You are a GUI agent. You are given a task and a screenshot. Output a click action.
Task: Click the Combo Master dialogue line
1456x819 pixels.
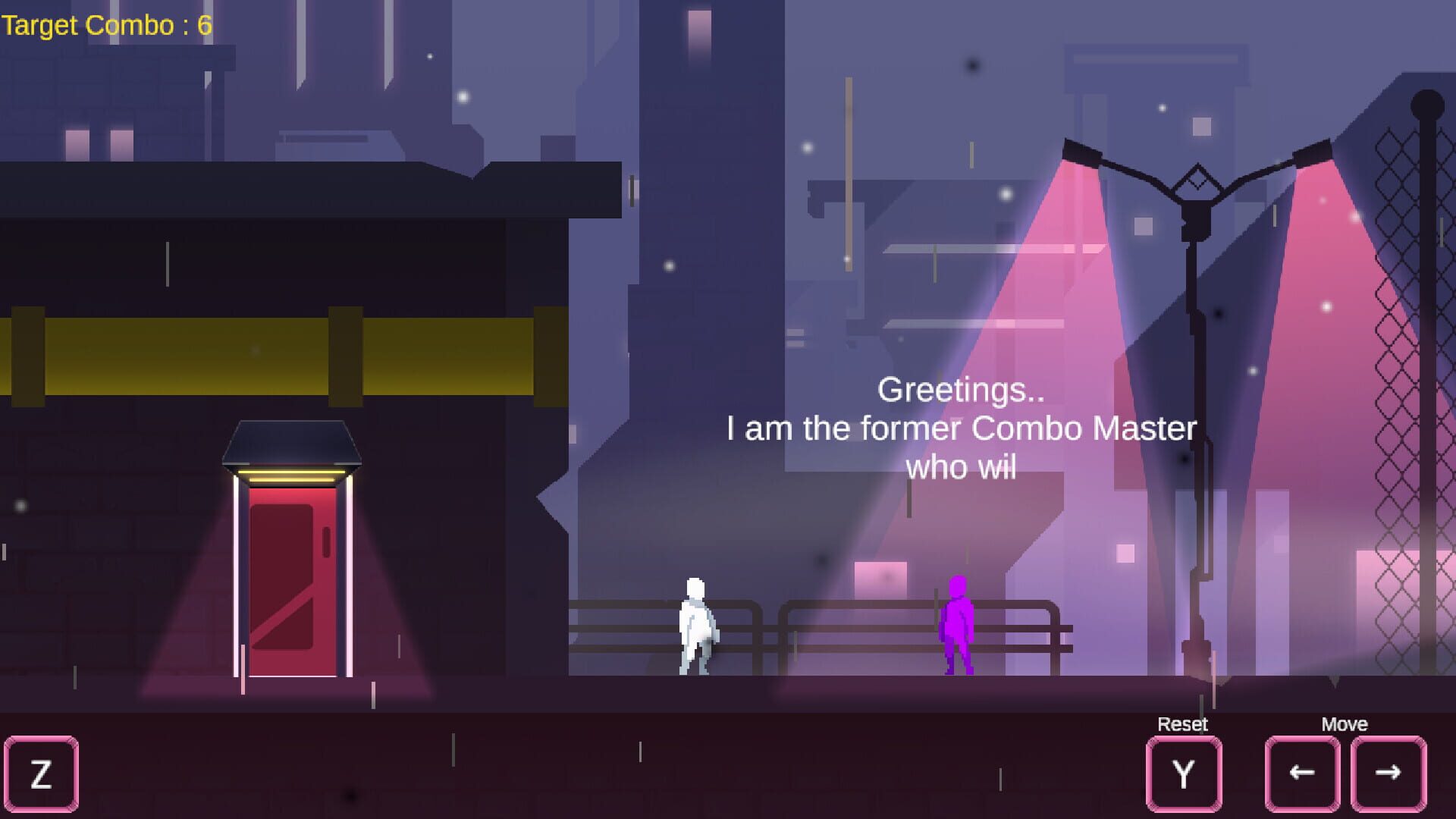pyautogui.click(x=961, y=428)
